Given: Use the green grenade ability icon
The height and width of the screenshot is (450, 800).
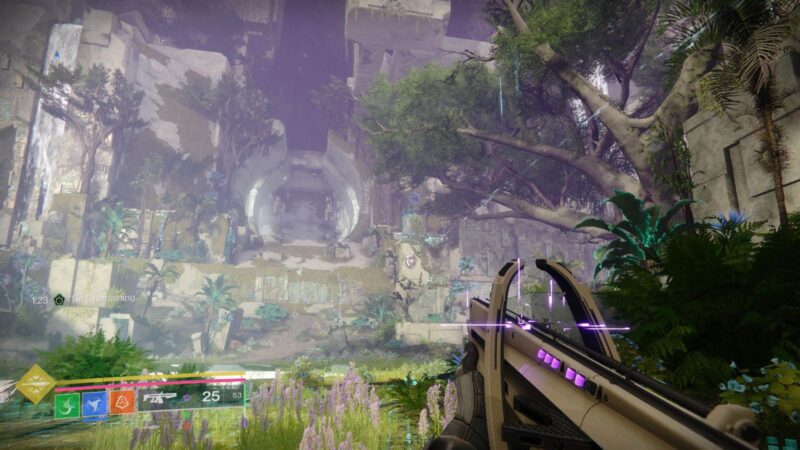Looking at the screenshot, I should tap(67, 404).
